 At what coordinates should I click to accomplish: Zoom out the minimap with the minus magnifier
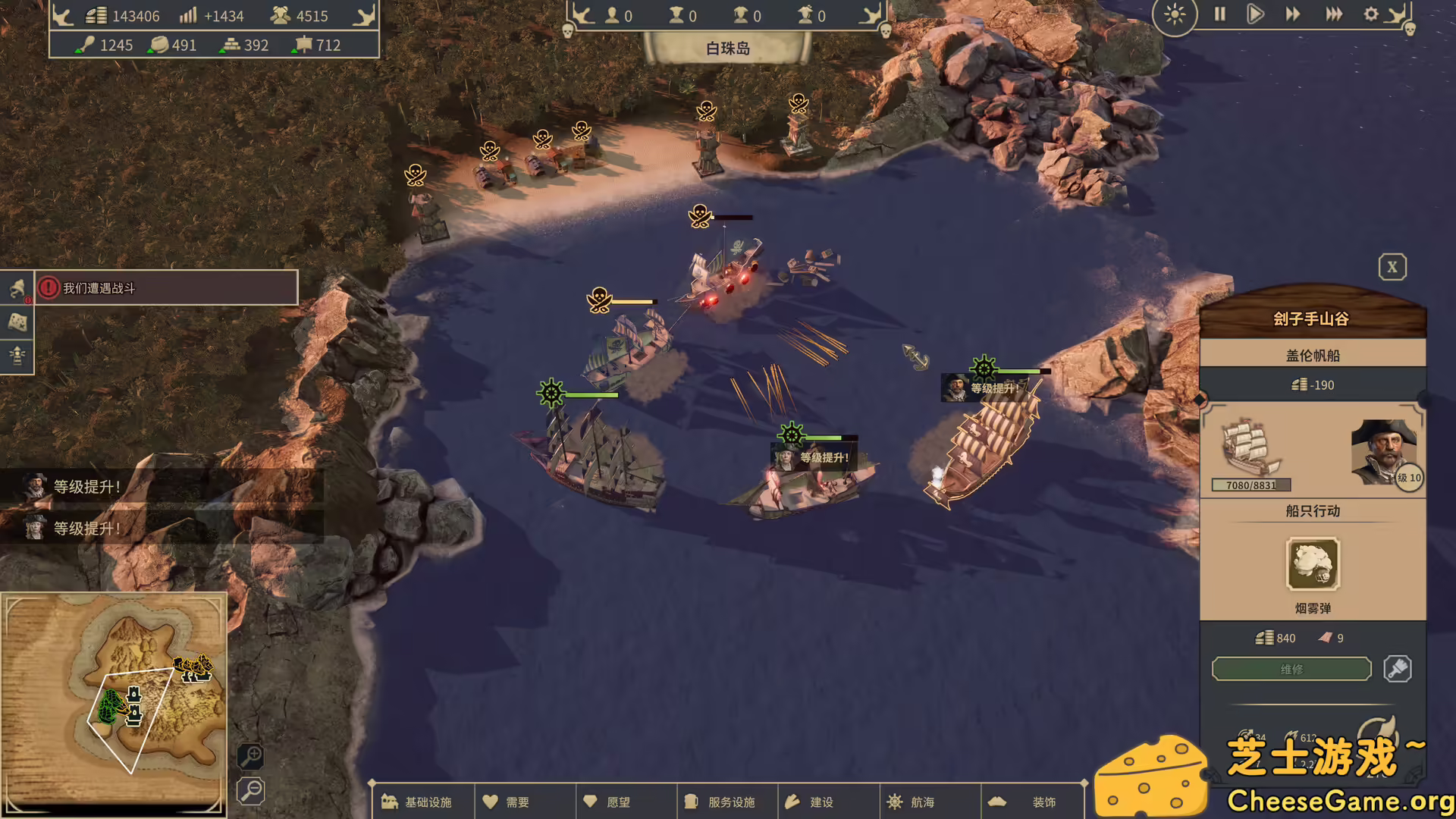250,791
